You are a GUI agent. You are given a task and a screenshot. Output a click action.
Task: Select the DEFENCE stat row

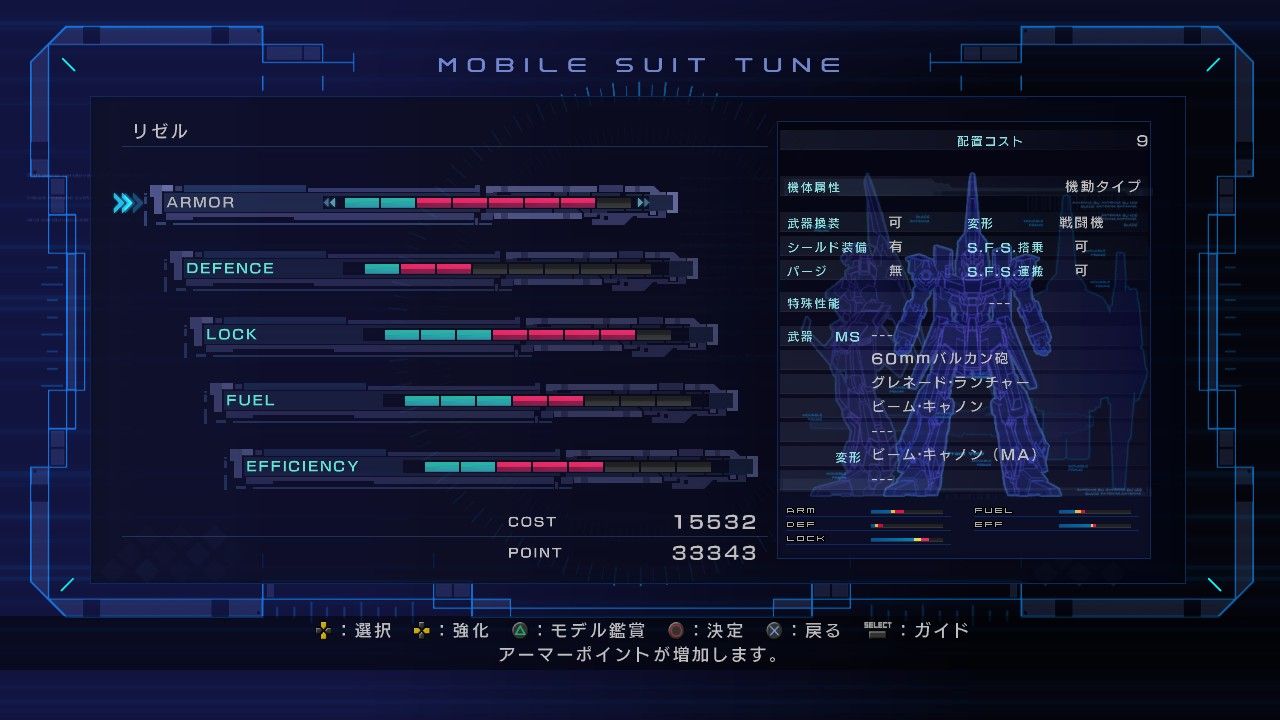pos(230,267)
